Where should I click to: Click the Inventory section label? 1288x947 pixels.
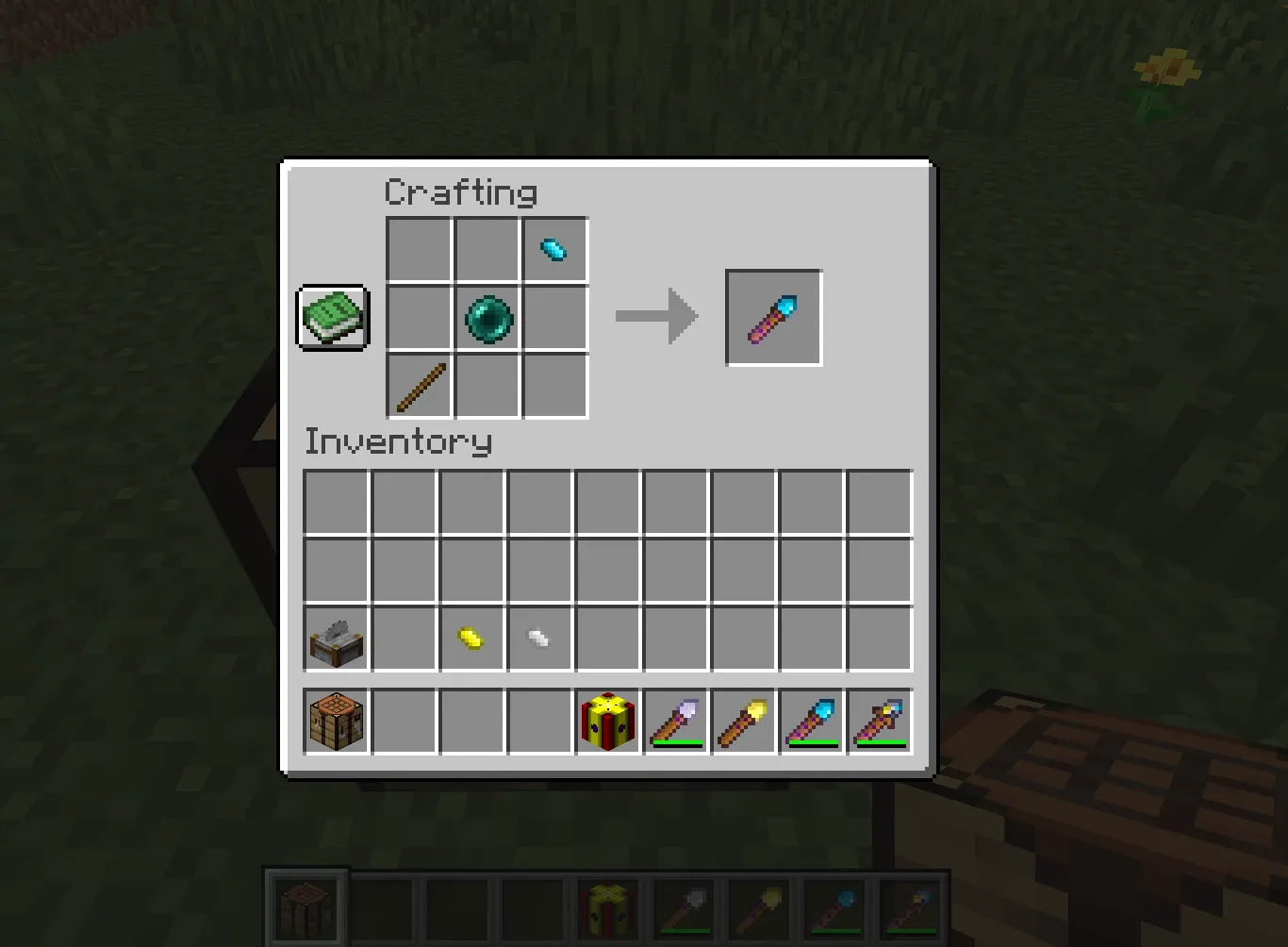(397, 441)
